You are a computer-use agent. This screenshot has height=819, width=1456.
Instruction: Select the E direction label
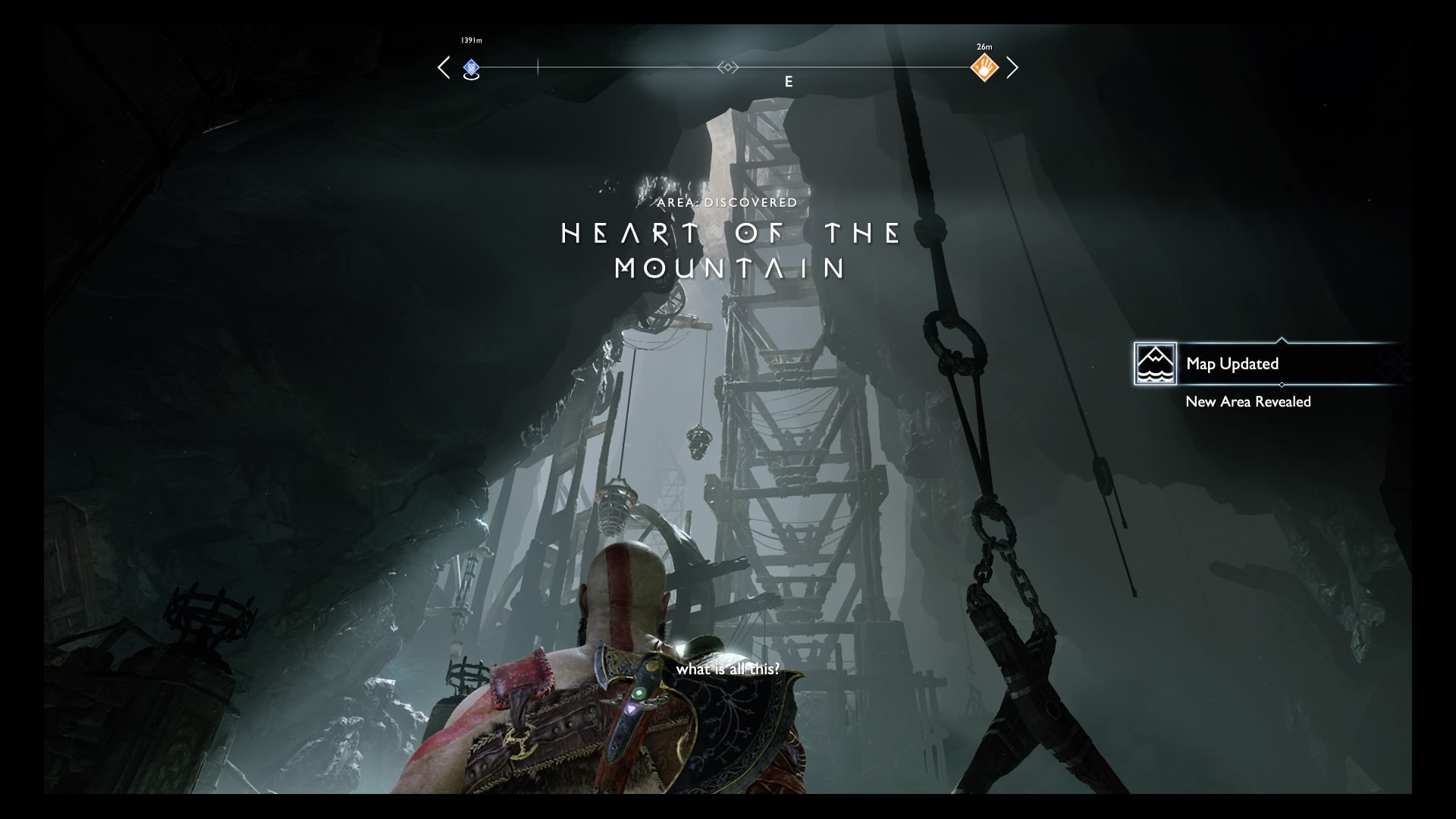coord(789,82)
